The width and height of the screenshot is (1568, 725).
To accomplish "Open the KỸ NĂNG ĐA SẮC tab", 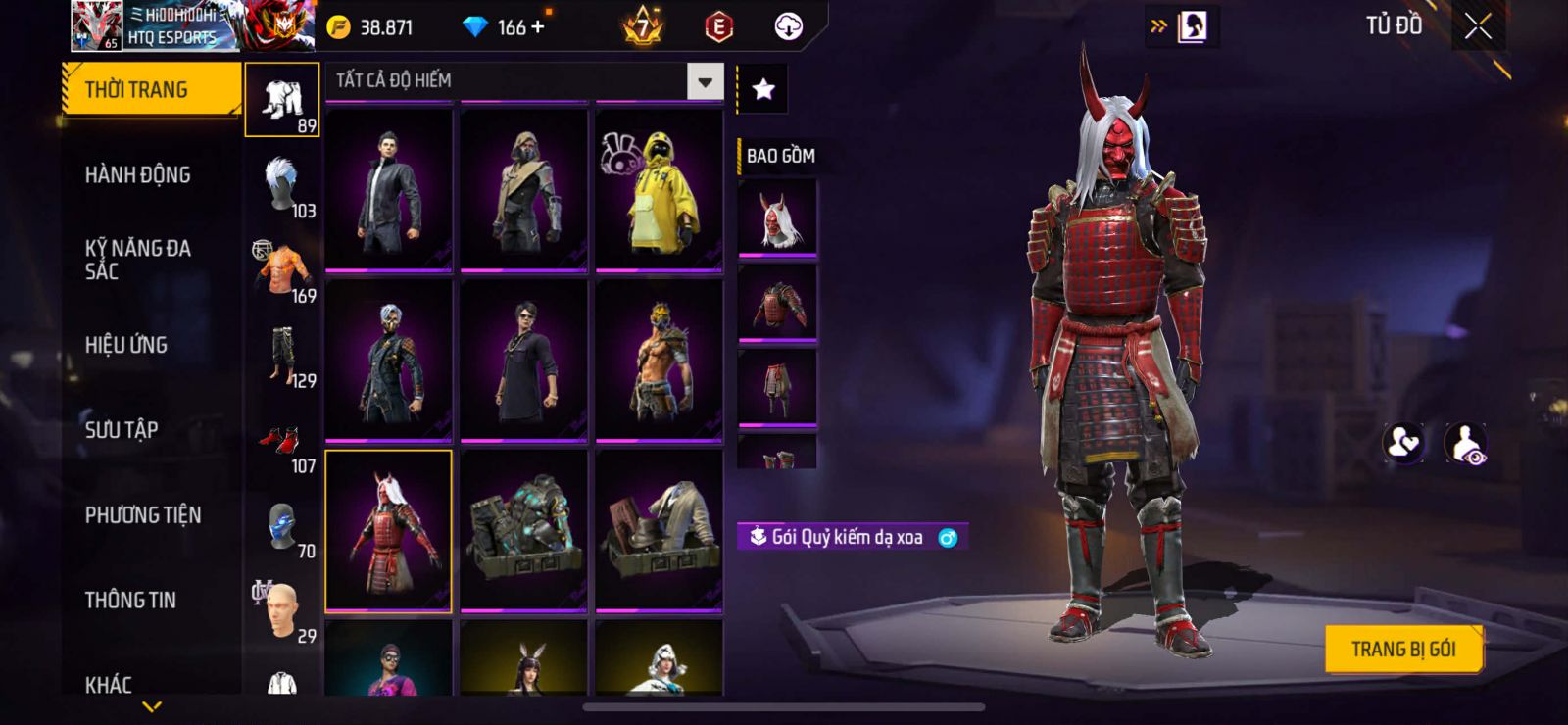I will pos(138,260).
